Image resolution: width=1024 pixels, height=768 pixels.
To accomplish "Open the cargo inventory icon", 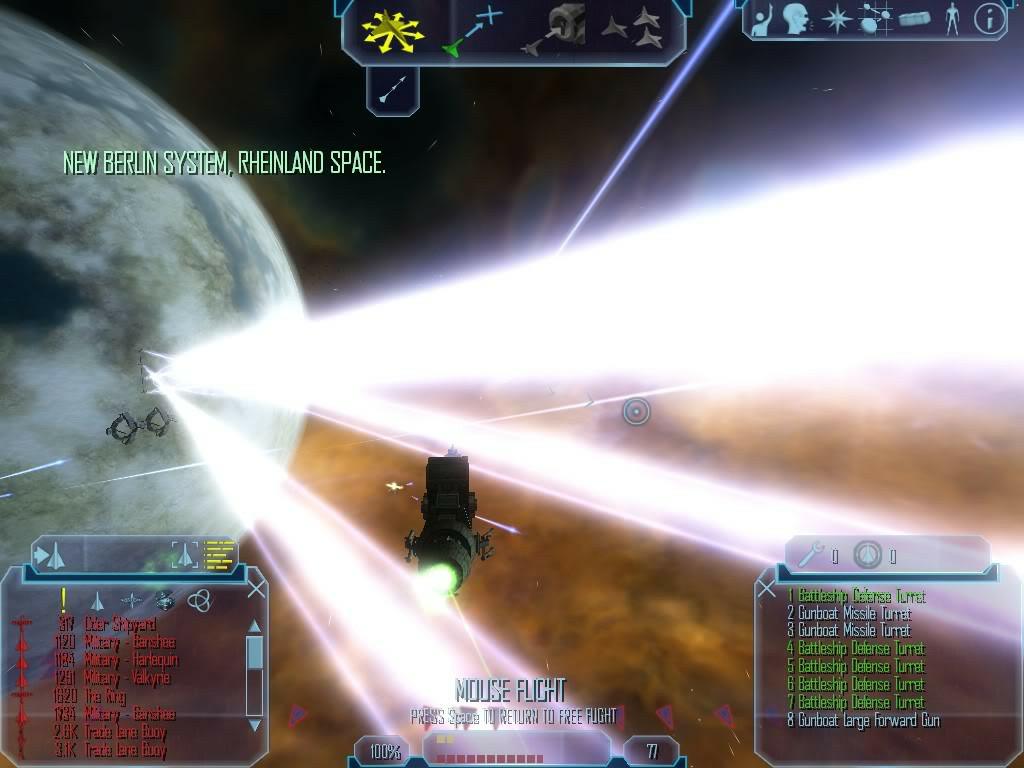I will tap(915, 19).
